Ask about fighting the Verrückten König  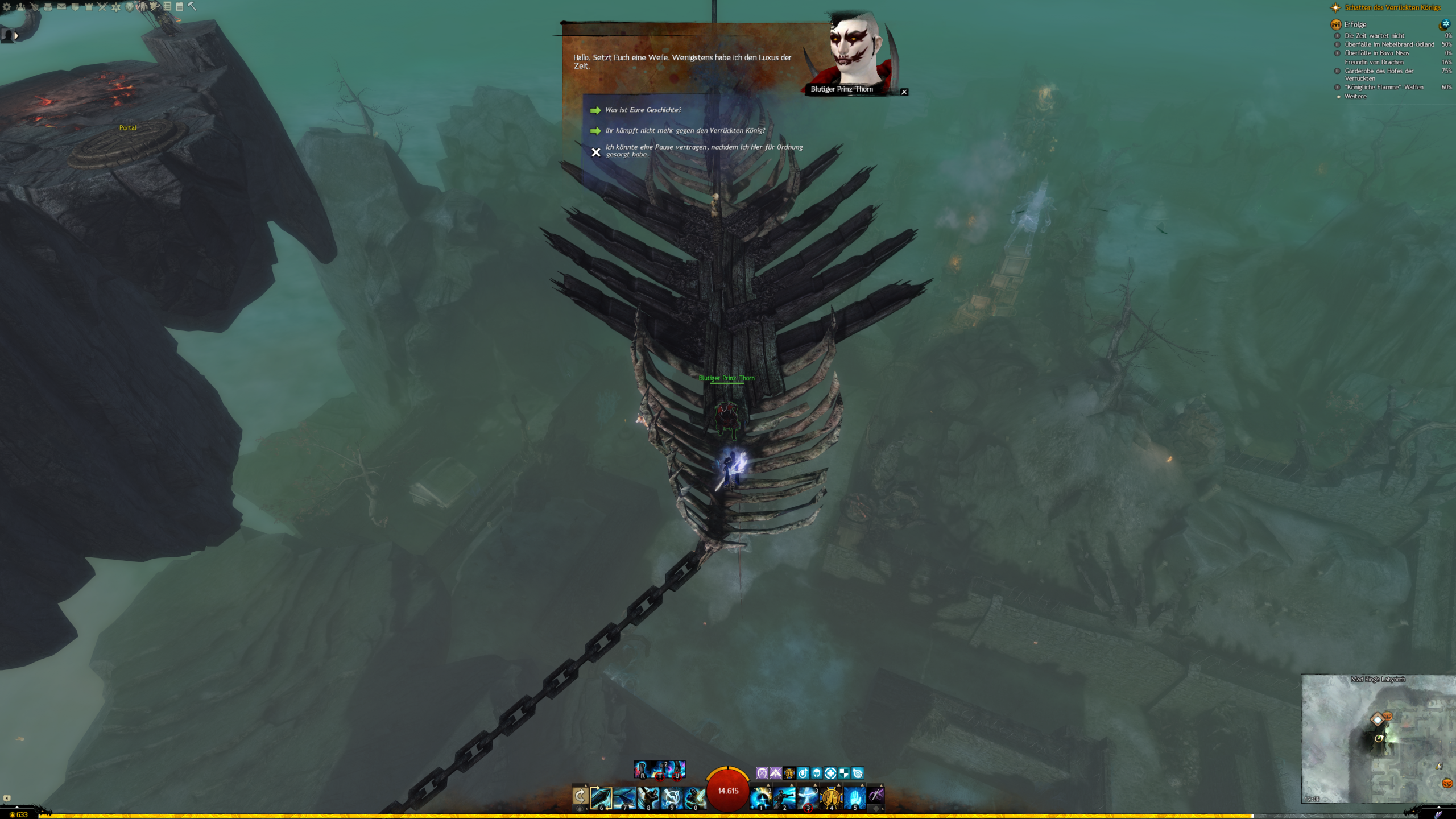pyautogui.click(x=685, y=131)
